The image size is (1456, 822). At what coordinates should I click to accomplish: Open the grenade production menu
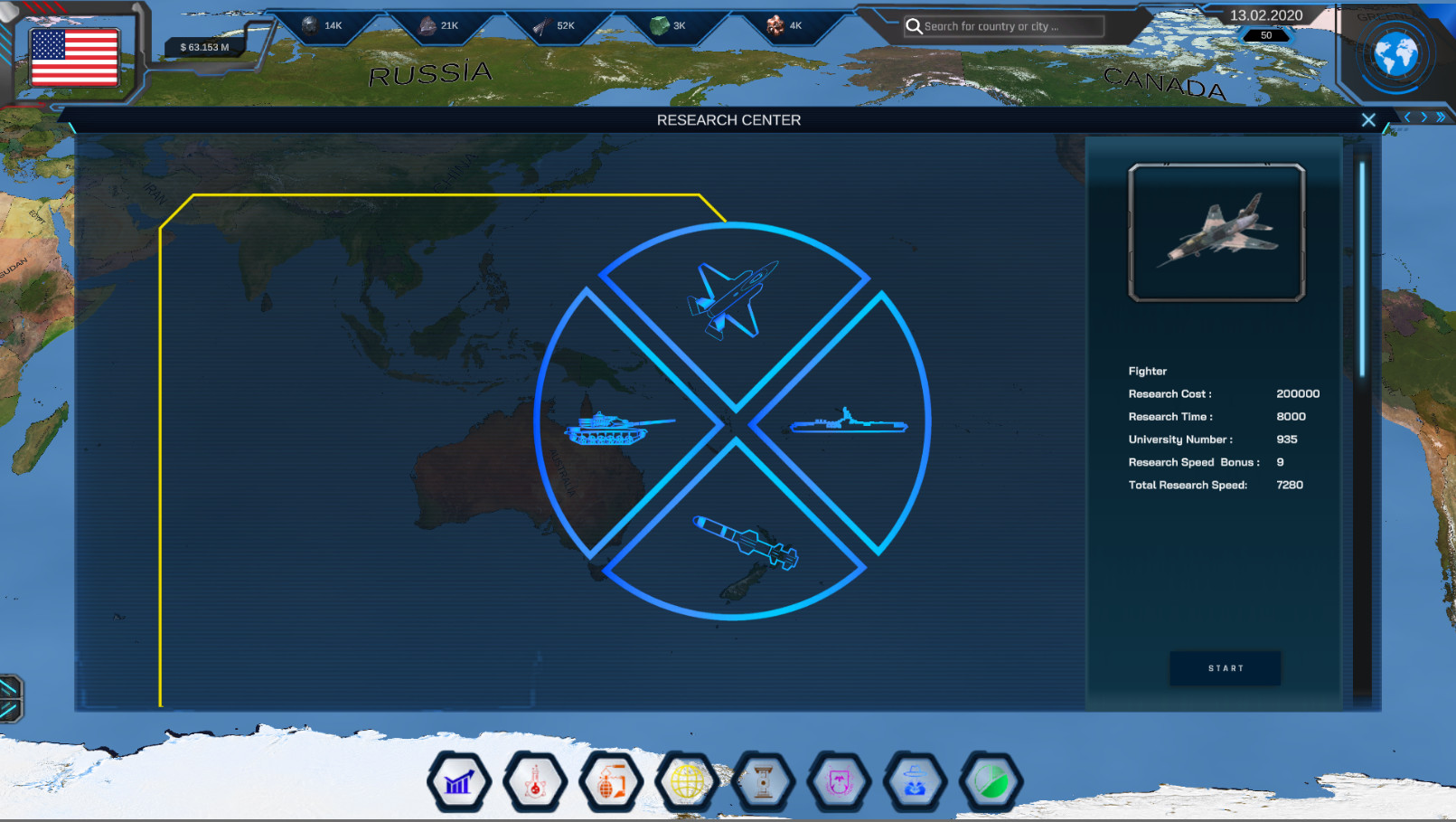click(611, 781)
